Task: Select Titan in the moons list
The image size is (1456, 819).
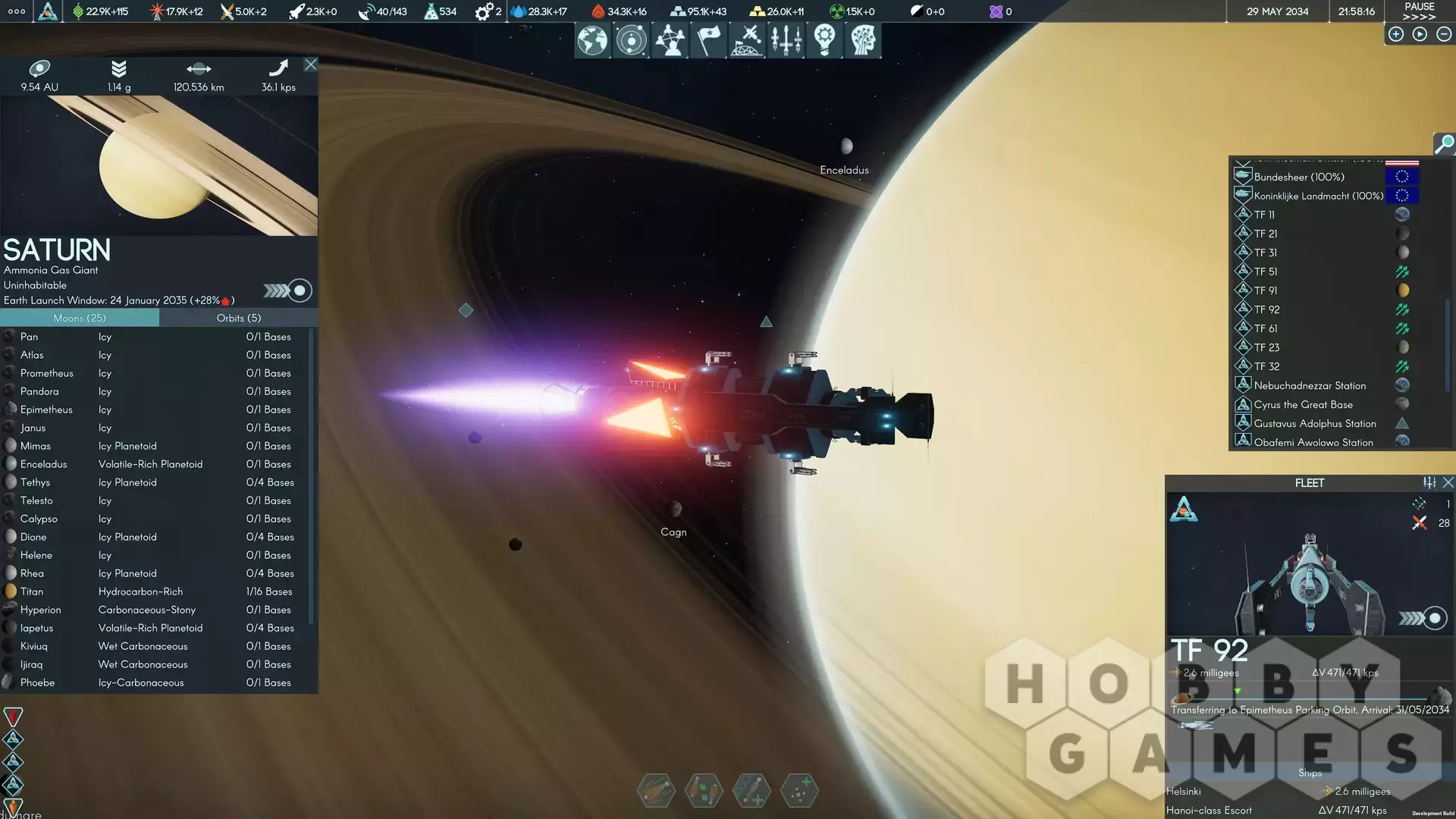Action: pos(32,591)
